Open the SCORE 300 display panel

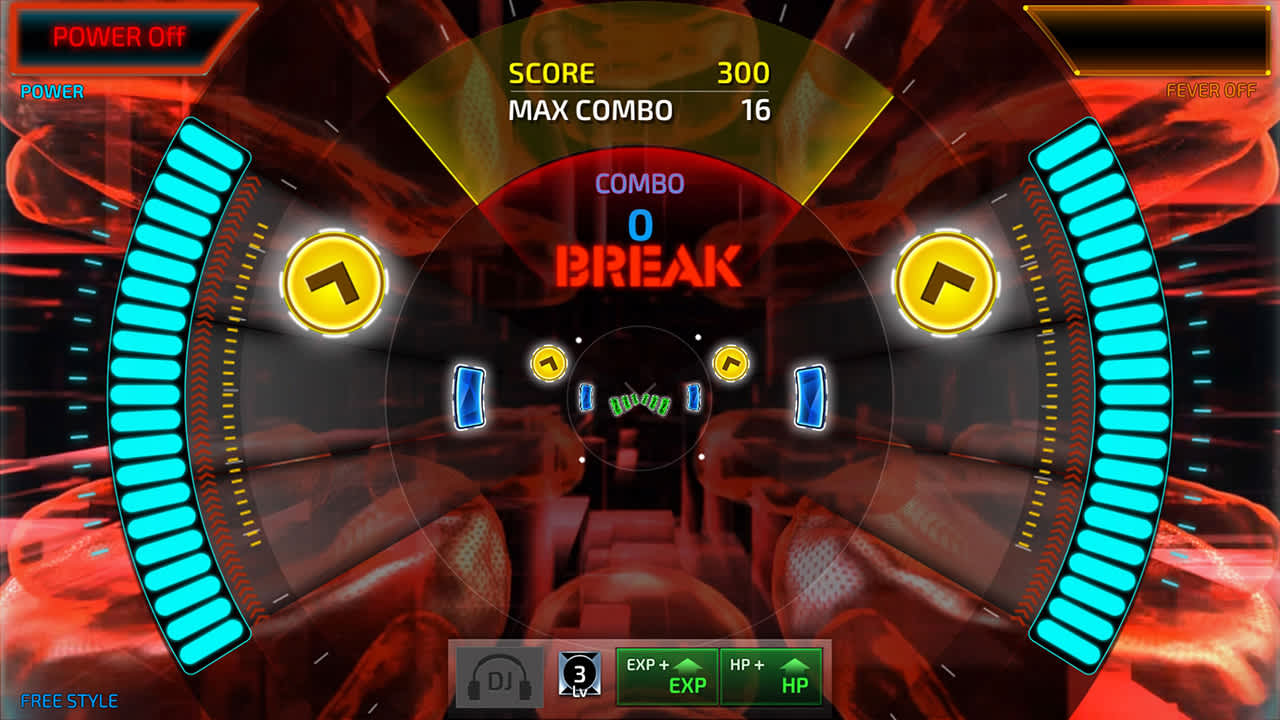coord(638,72)
